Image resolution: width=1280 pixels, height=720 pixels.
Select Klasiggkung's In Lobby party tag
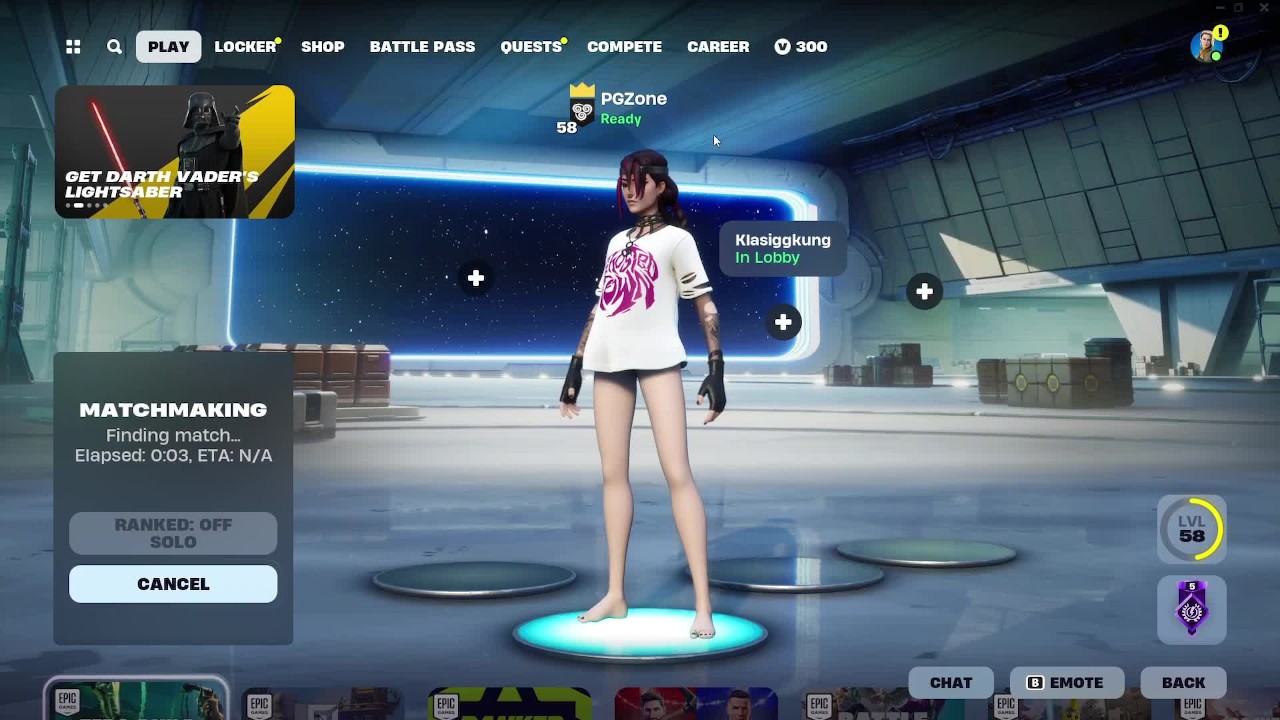tap(782, 249)
